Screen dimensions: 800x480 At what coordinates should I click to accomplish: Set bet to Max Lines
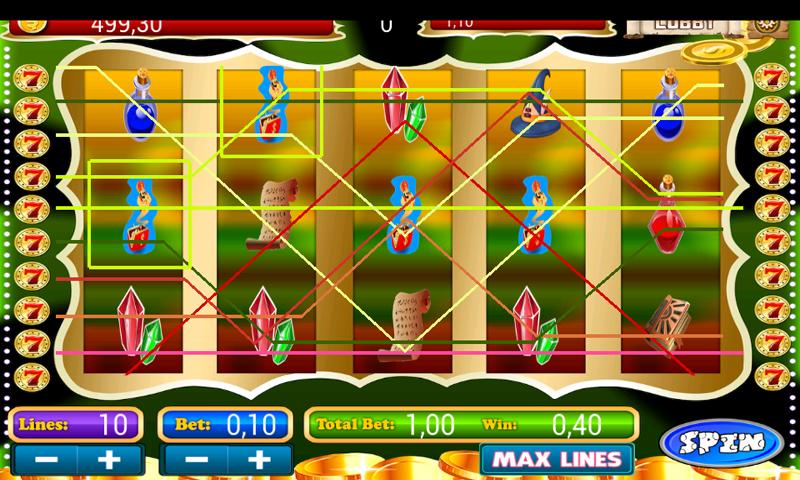[556, 460]
